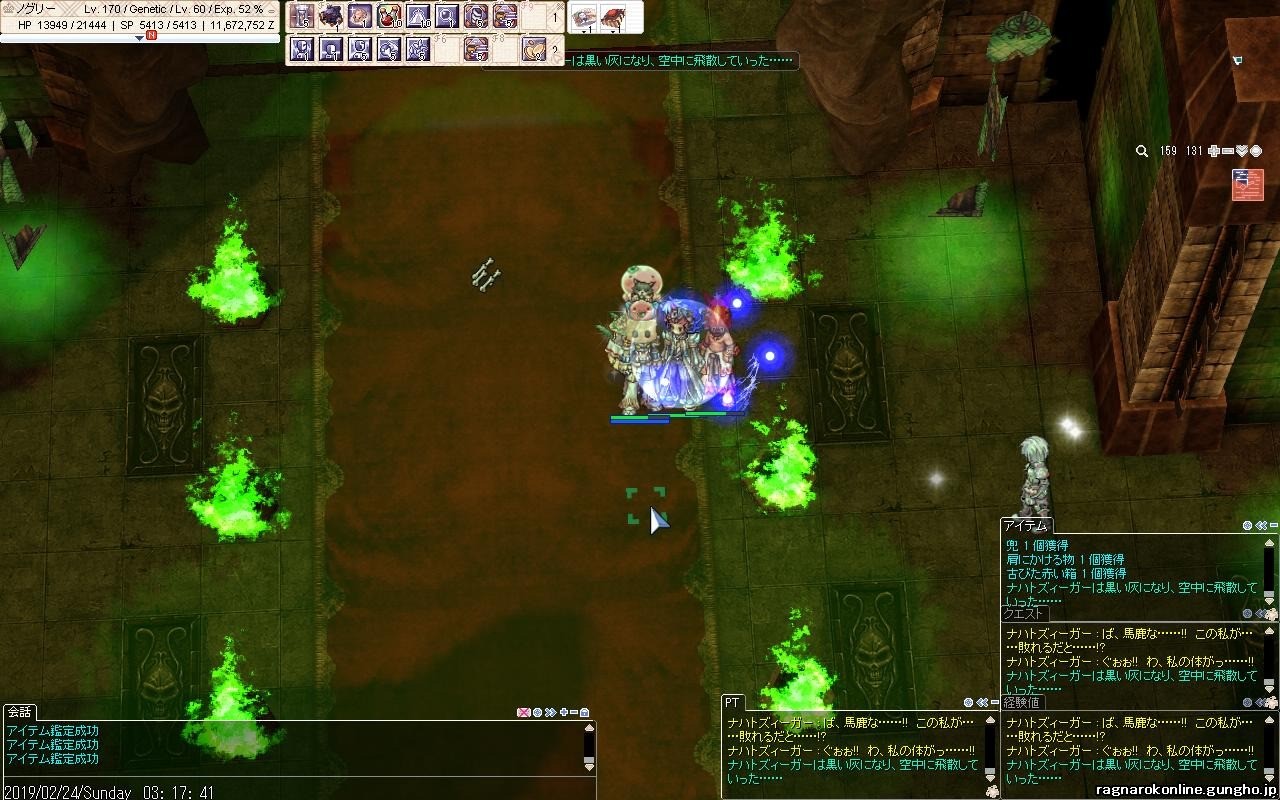The width and height of the screenshot is (1280, 800).
Task: Switch to the アイテム log tab
Action: tap(1025, 526)
